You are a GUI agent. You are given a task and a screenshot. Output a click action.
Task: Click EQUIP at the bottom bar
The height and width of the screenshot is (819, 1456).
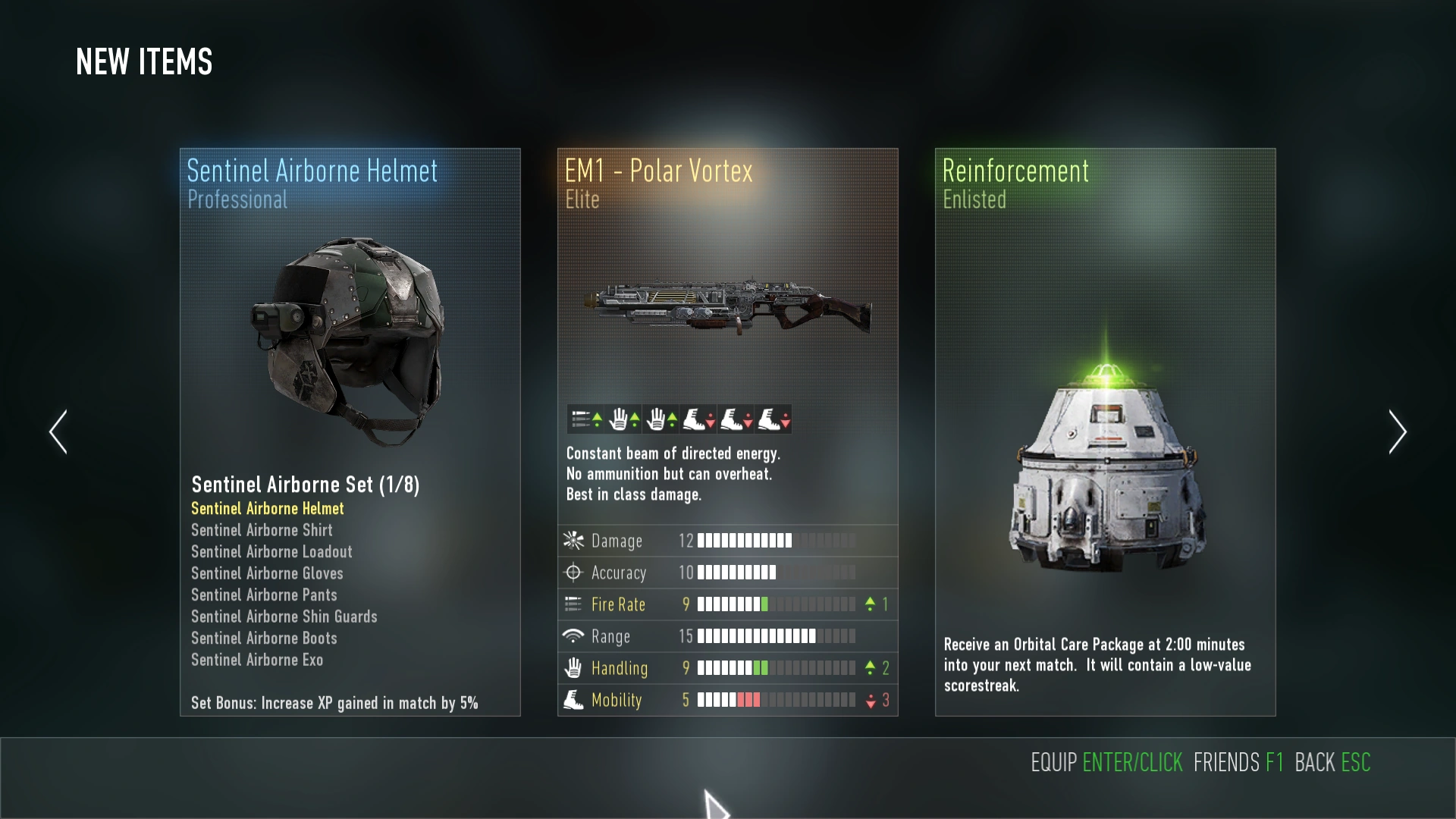(1053, 763)
